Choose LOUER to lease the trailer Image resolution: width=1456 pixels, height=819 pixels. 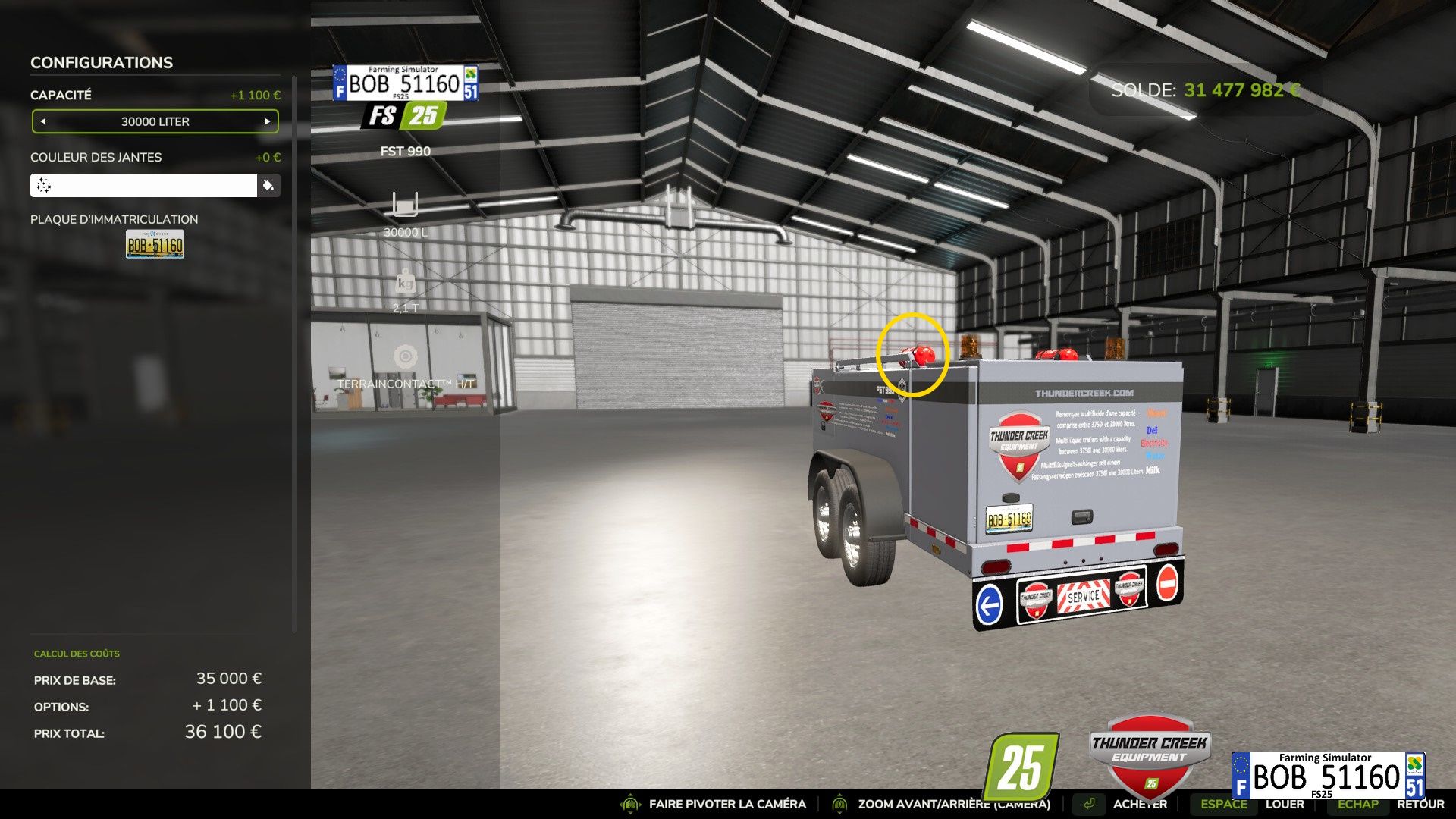click(x=1285, y=804)
